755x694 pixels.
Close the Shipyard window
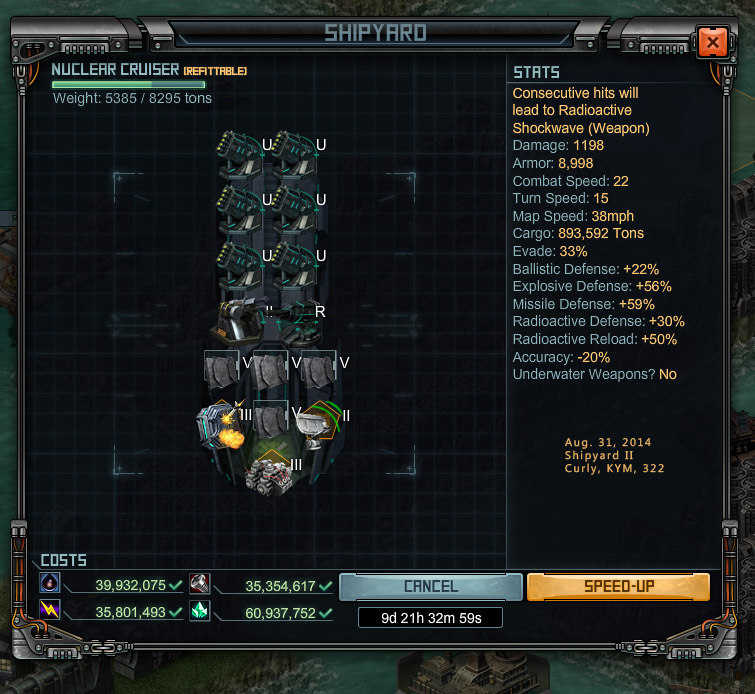(x=712, y=42)
